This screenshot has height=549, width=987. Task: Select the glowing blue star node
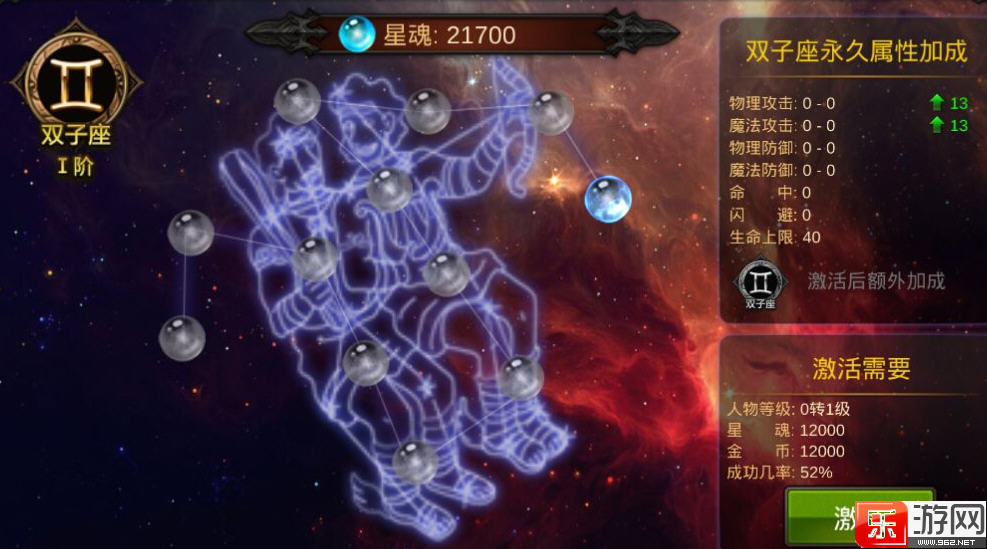click(x=607, y=198)
